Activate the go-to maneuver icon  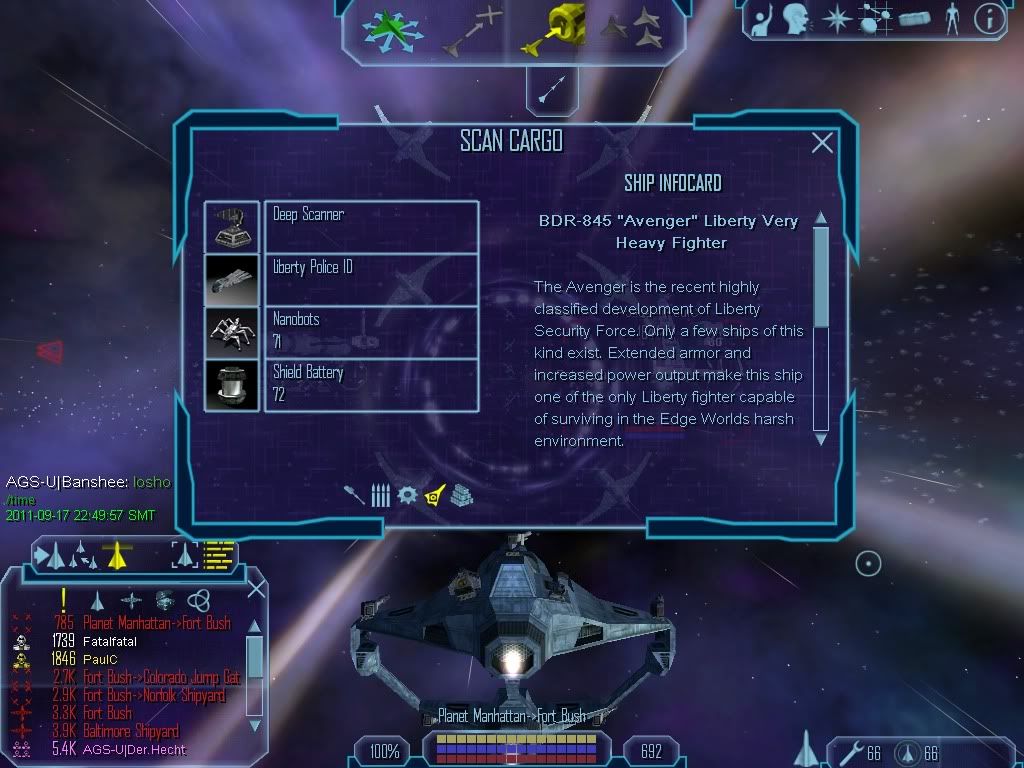[472, 28]
